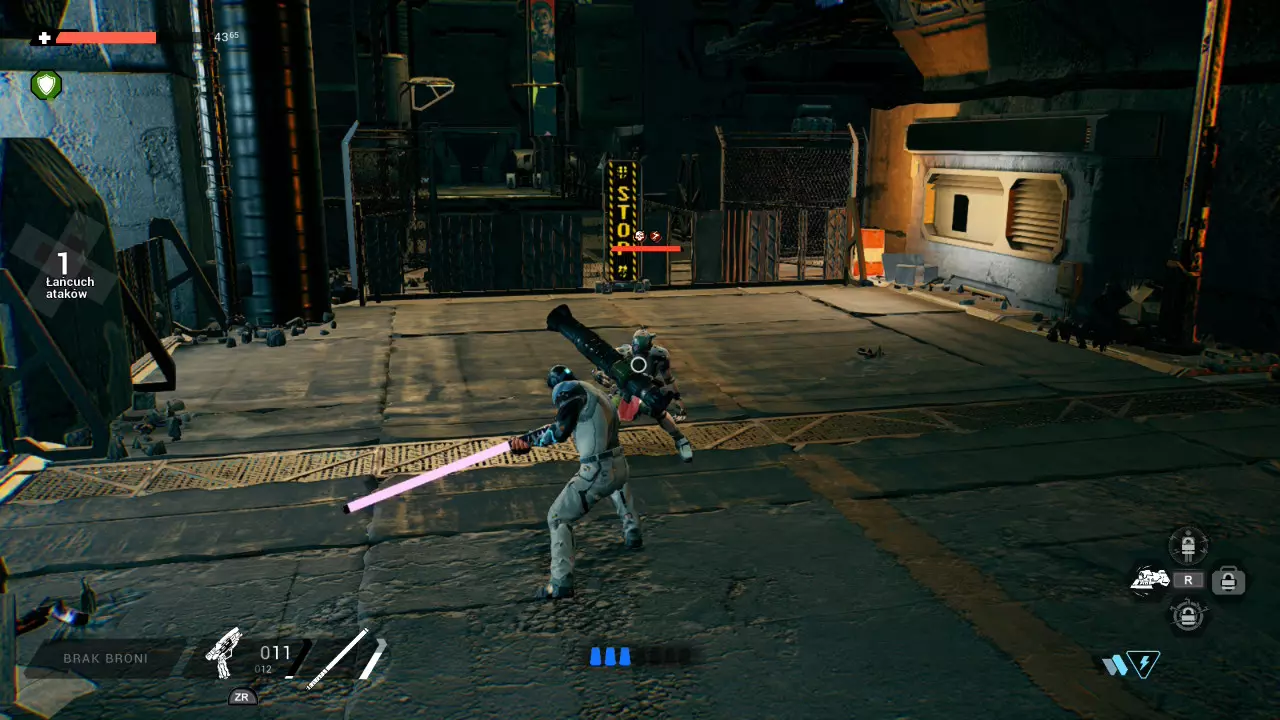1280x720 pixels.
Task: Choose the locked crosshair ability at wheel bottom
Action: 1188,615
